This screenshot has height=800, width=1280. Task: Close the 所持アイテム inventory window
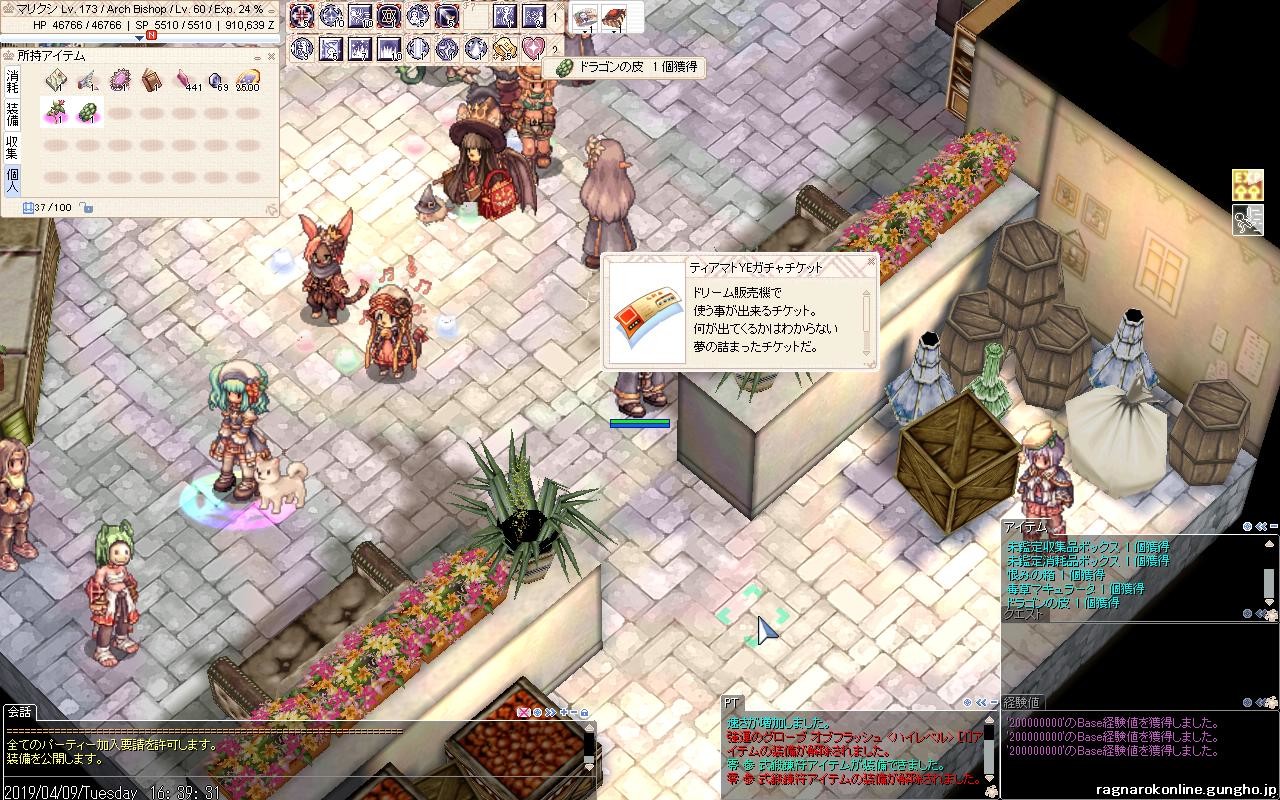point(271,56)
